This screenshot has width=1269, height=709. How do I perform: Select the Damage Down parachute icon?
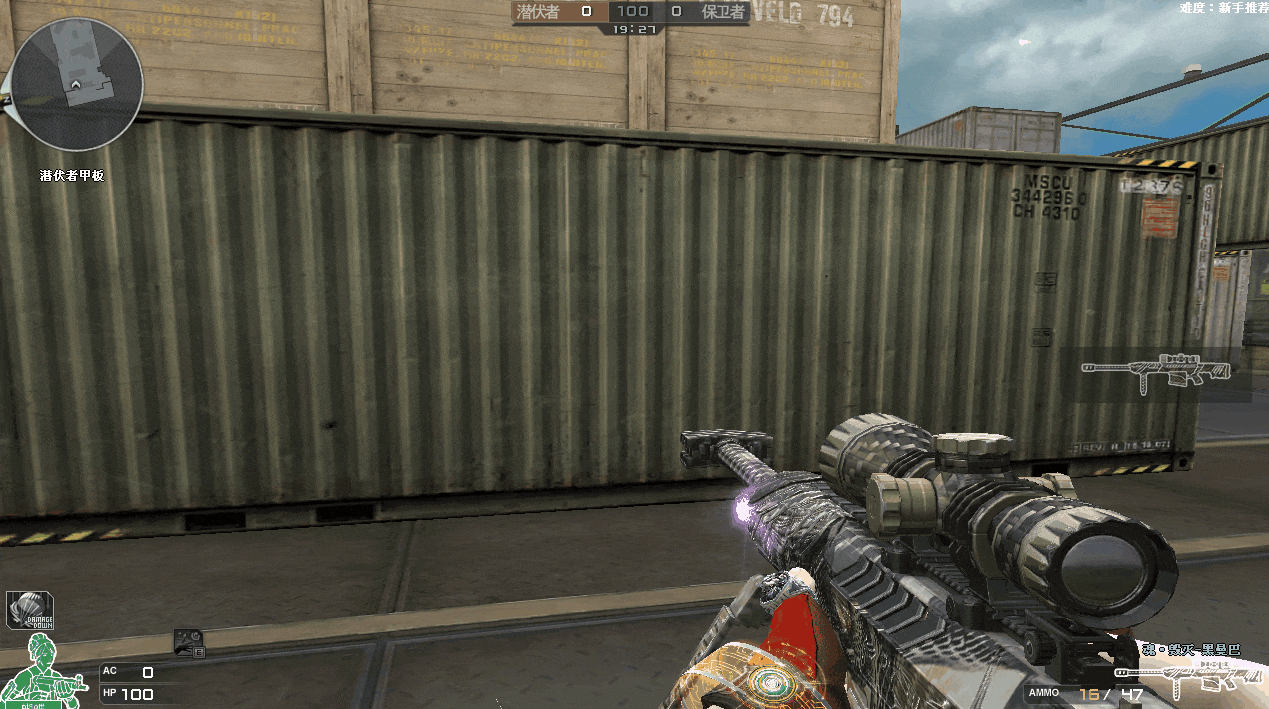click(x=30, y=610)
